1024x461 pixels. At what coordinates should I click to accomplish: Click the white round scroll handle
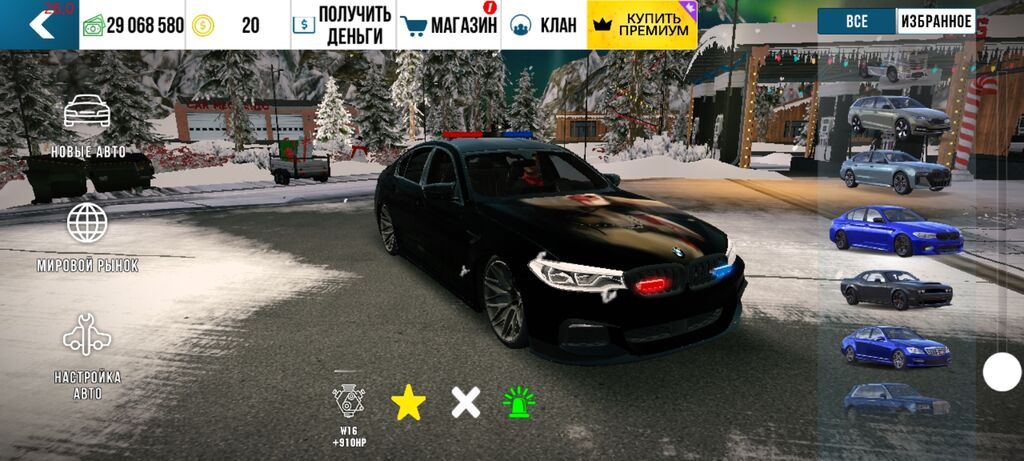pyautogui.click(x=1002, y=372)
